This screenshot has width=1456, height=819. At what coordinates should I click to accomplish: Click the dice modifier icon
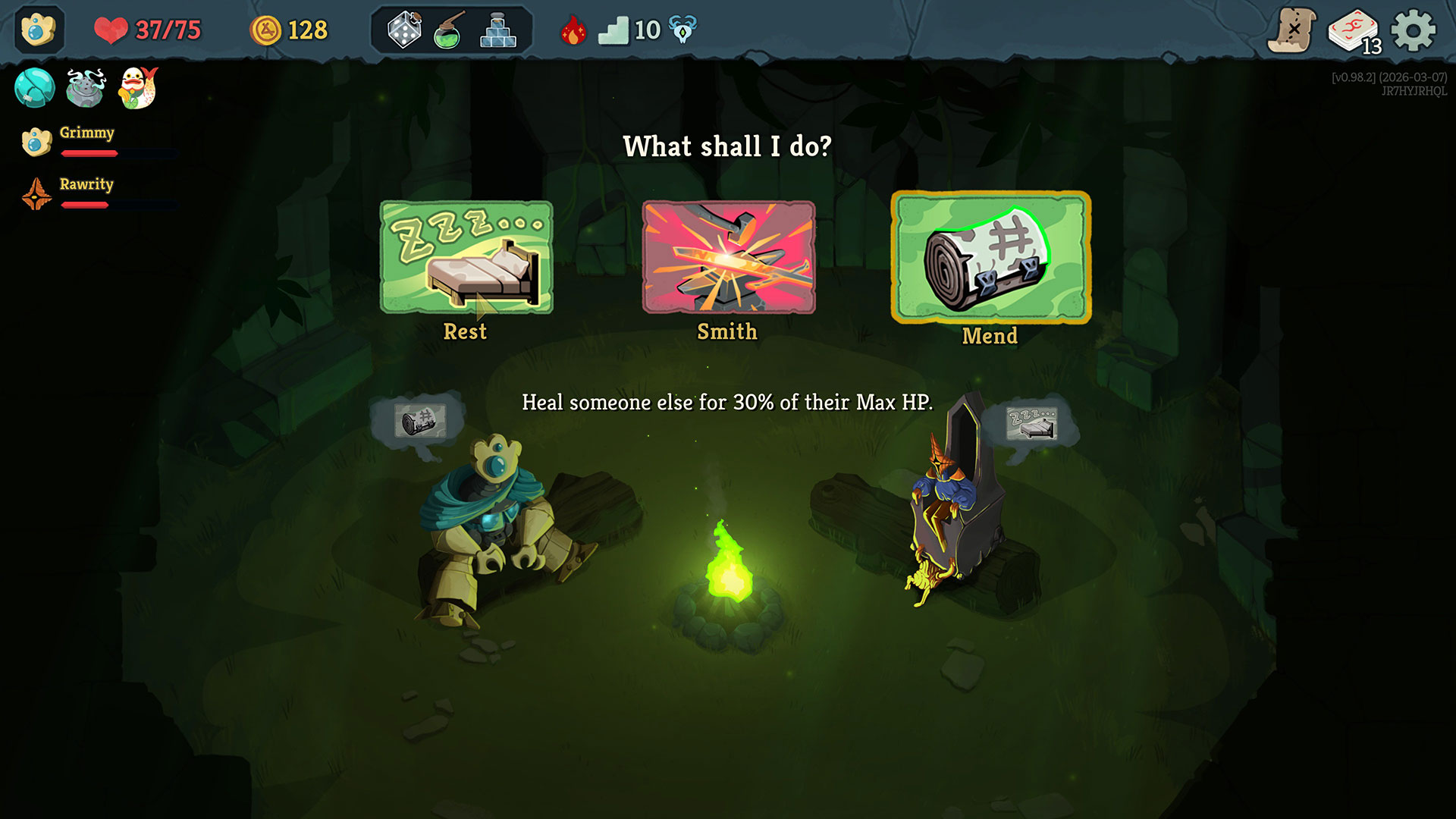pos(404,31)
